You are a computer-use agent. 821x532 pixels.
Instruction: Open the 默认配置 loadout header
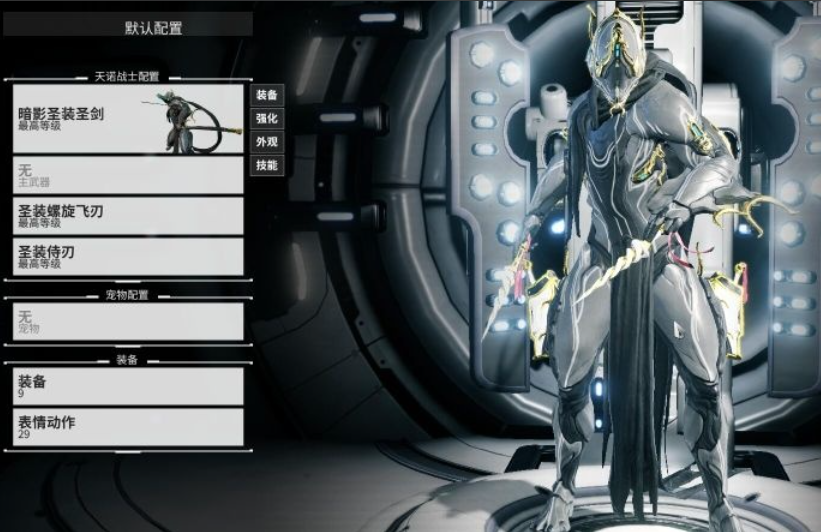pos(127,26)
